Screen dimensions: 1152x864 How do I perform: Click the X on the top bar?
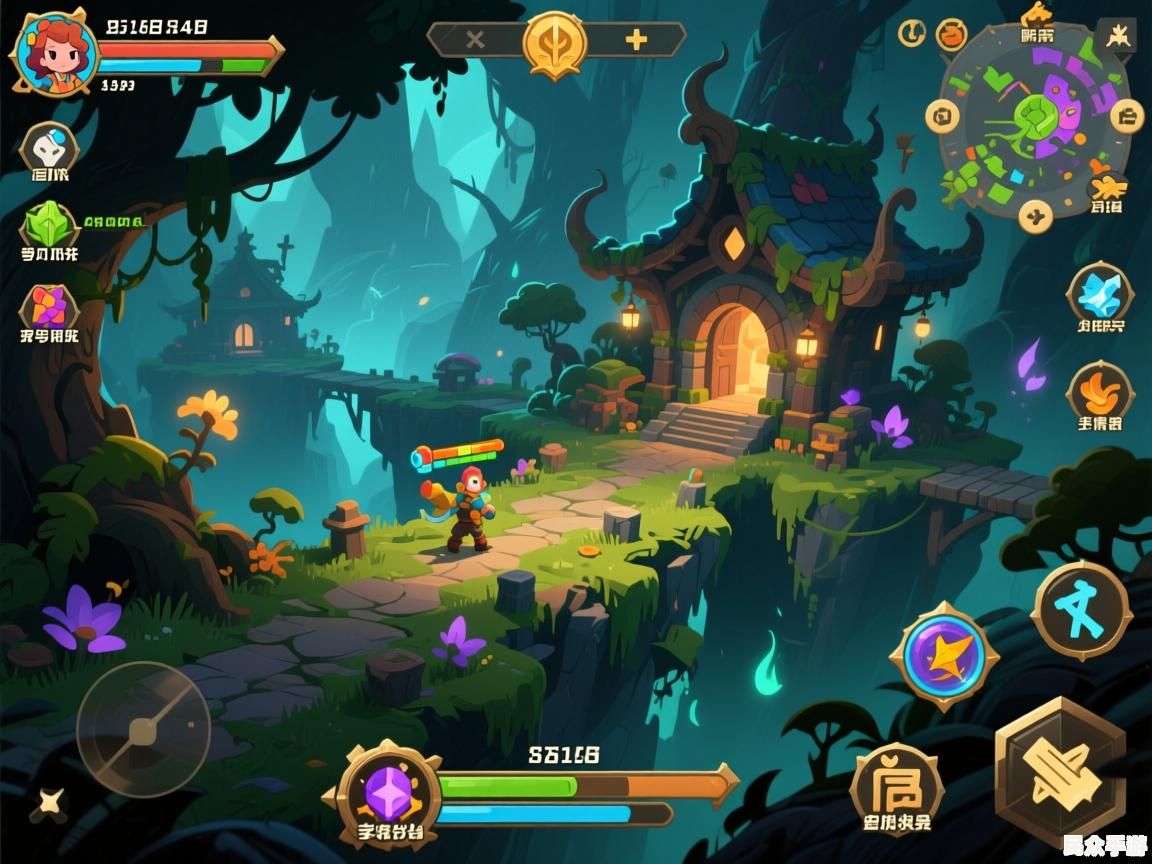click(x=475, y=40)
